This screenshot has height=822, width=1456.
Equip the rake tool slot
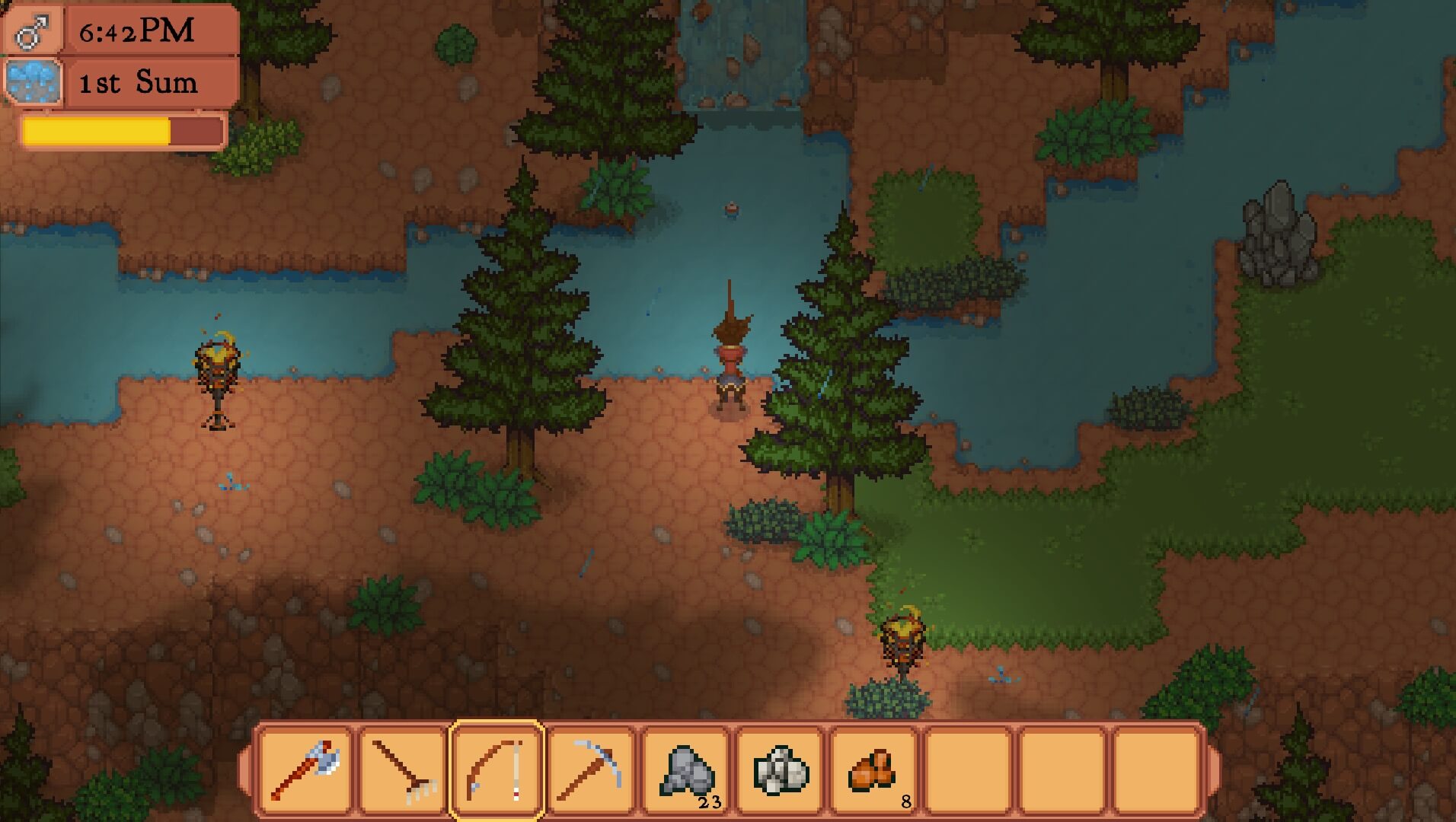click(403, 770)
